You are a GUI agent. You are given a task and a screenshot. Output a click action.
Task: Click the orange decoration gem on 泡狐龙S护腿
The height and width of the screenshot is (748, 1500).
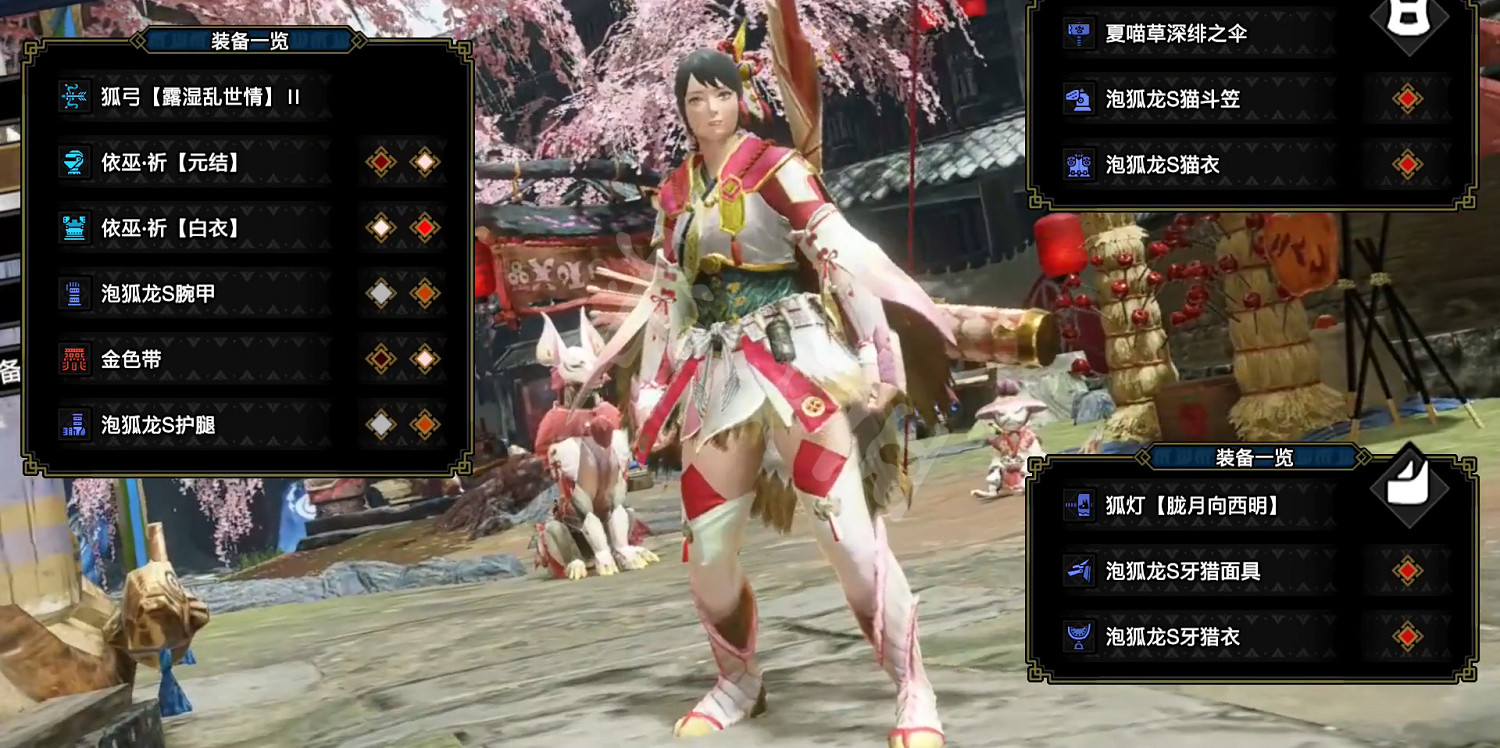[427, 425]
